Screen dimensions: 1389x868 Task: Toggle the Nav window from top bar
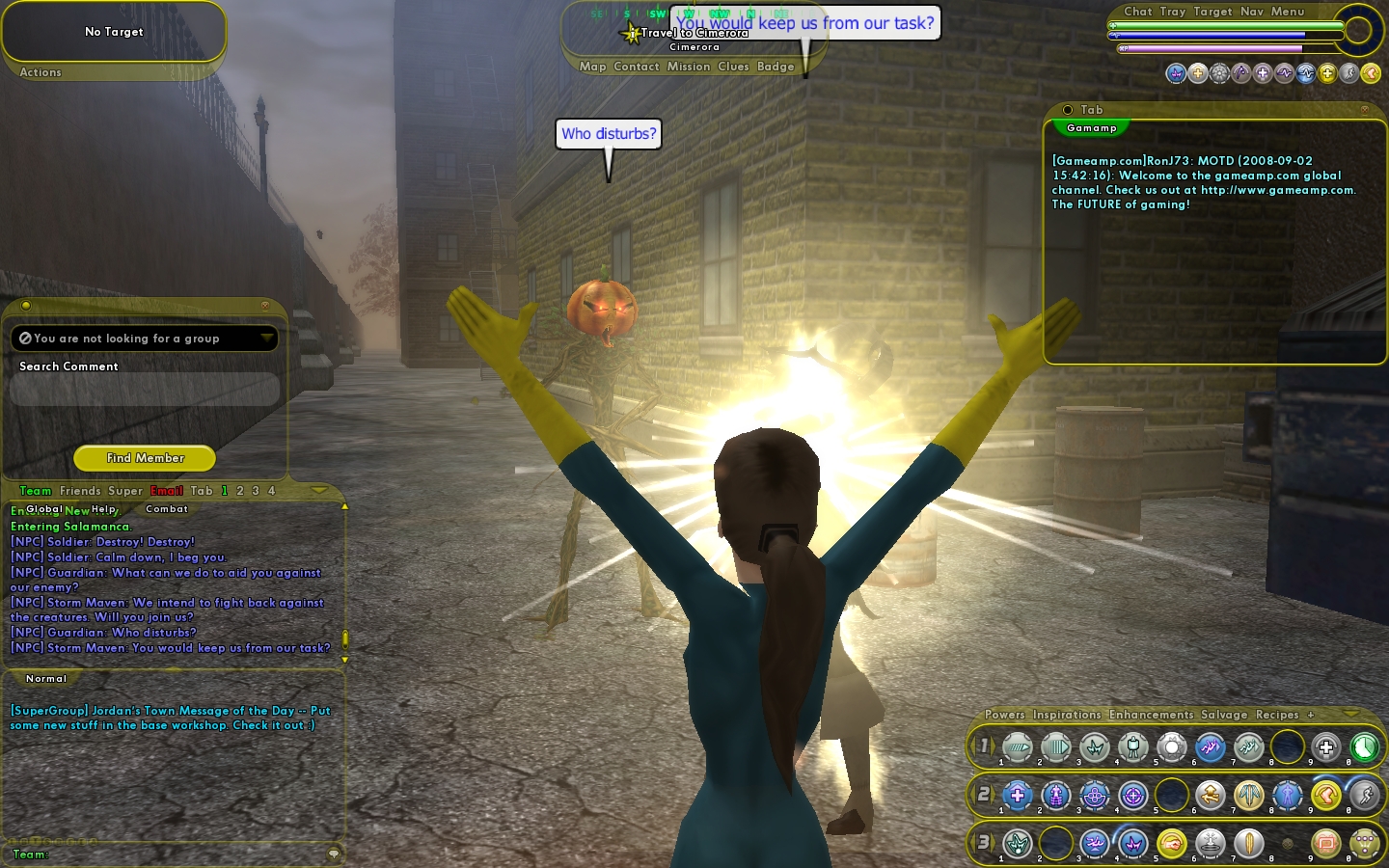(1252, 12)
